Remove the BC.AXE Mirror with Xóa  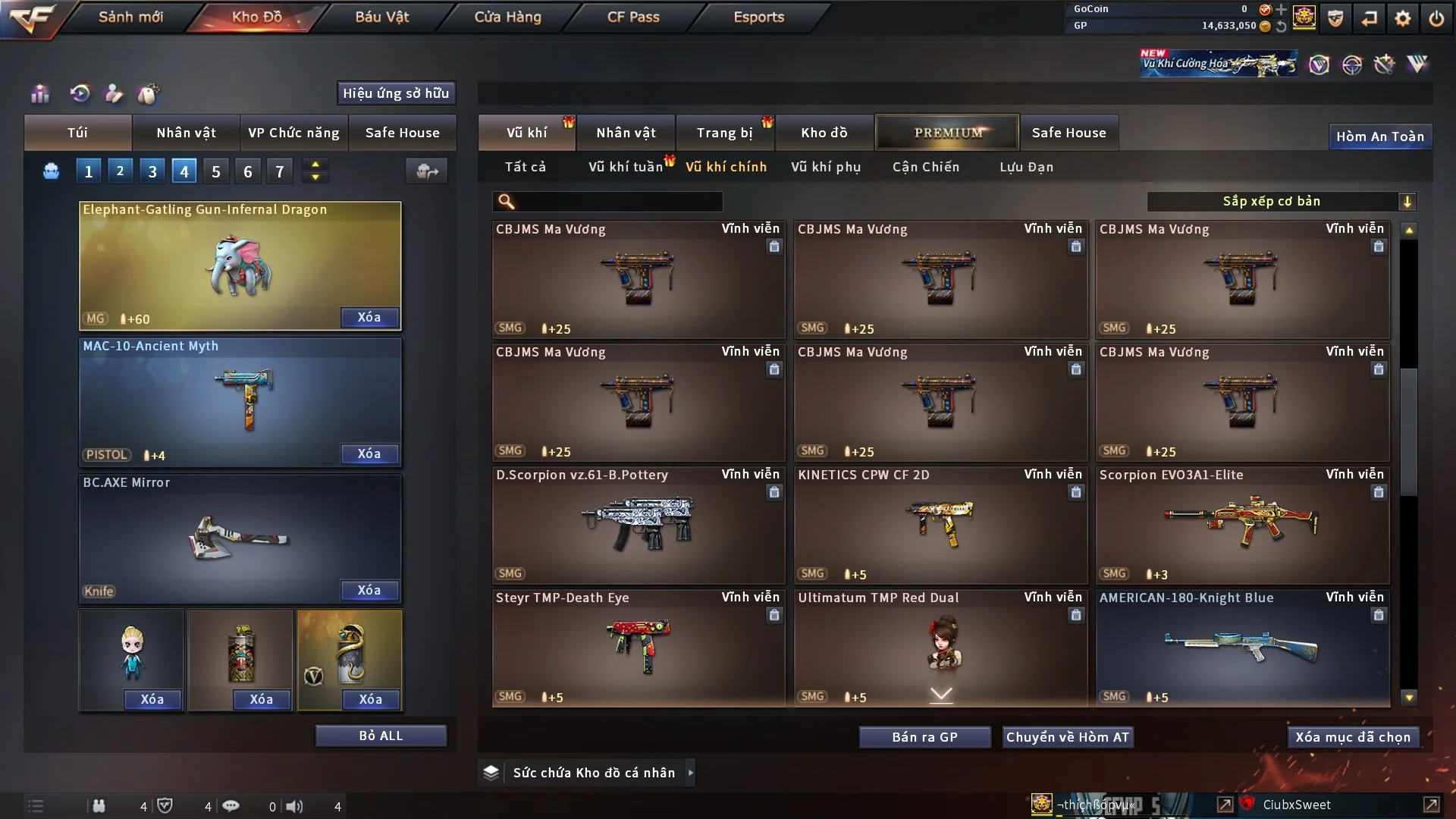(x=369, y=590)
